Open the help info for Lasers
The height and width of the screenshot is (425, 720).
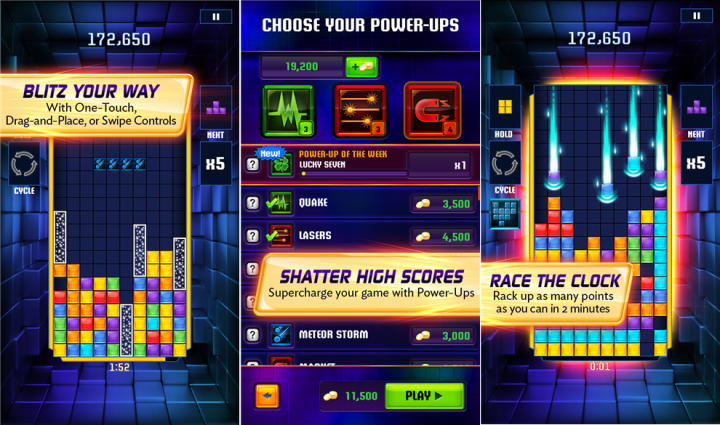253,237
